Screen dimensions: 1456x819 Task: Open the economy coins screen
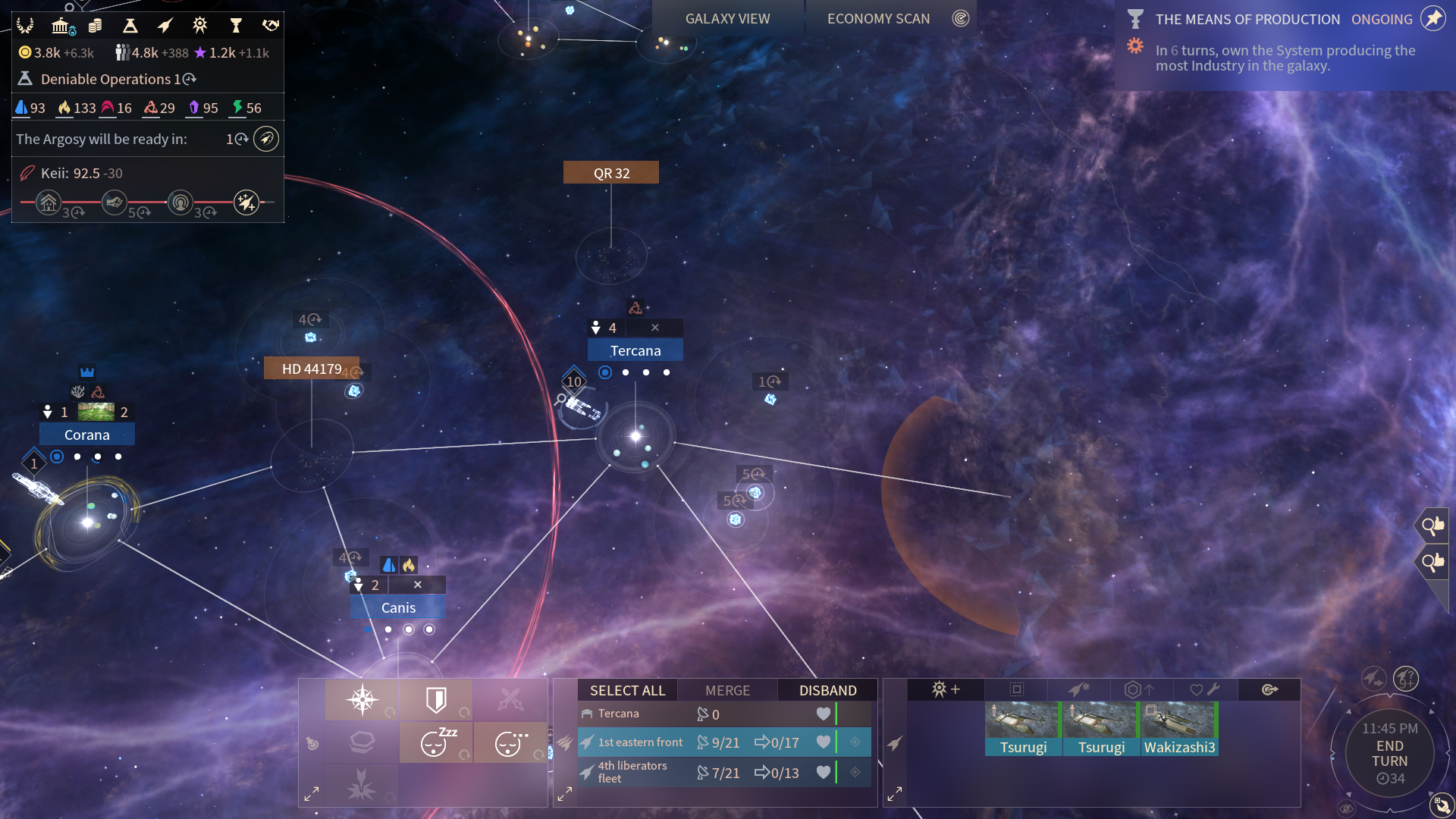pos(96,27)
